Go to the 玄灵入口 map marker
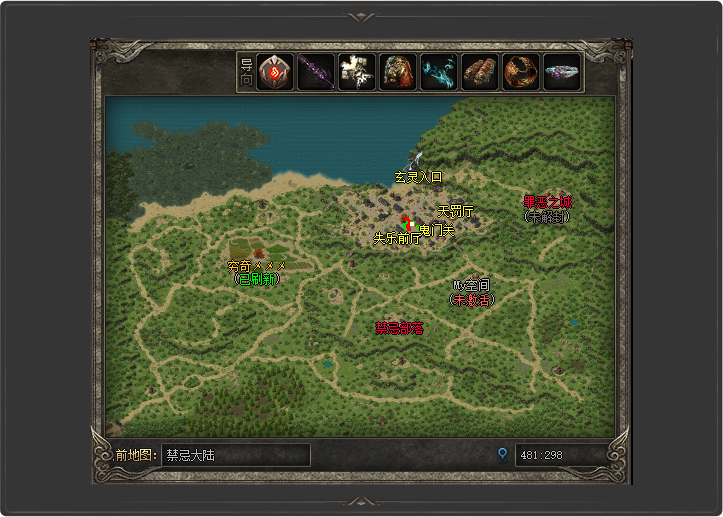The image size is (723, 517). (418, 177)
